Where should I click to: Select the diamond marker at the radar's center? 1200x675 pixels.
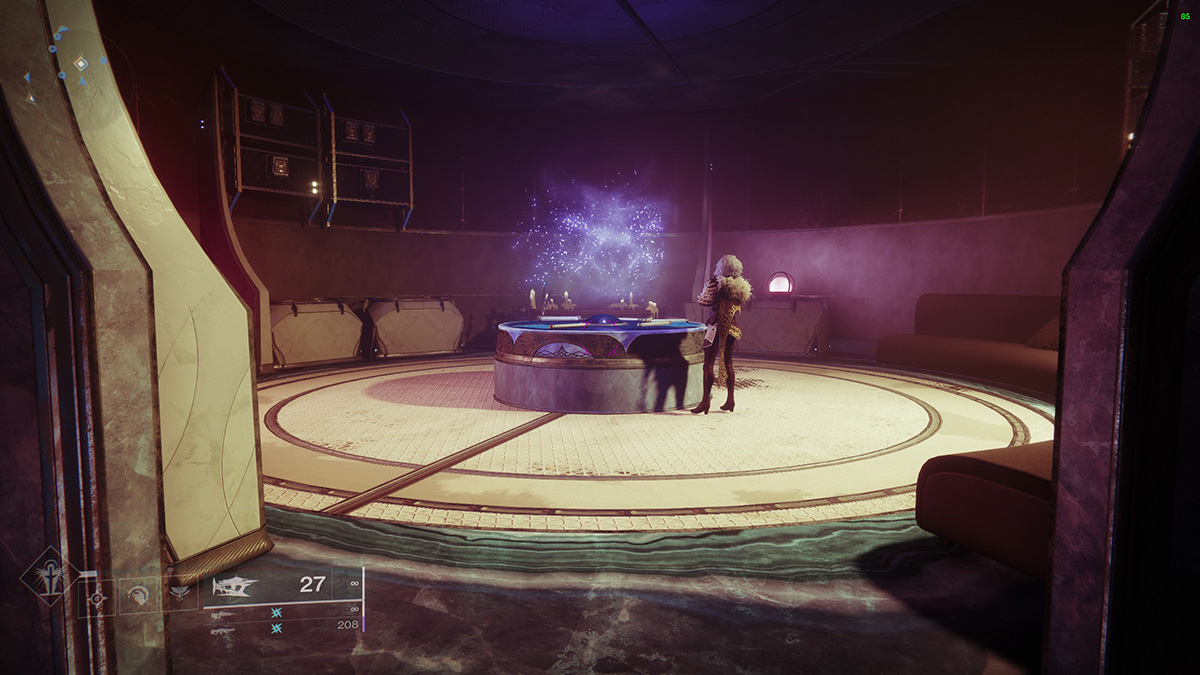tap(80, 64)
